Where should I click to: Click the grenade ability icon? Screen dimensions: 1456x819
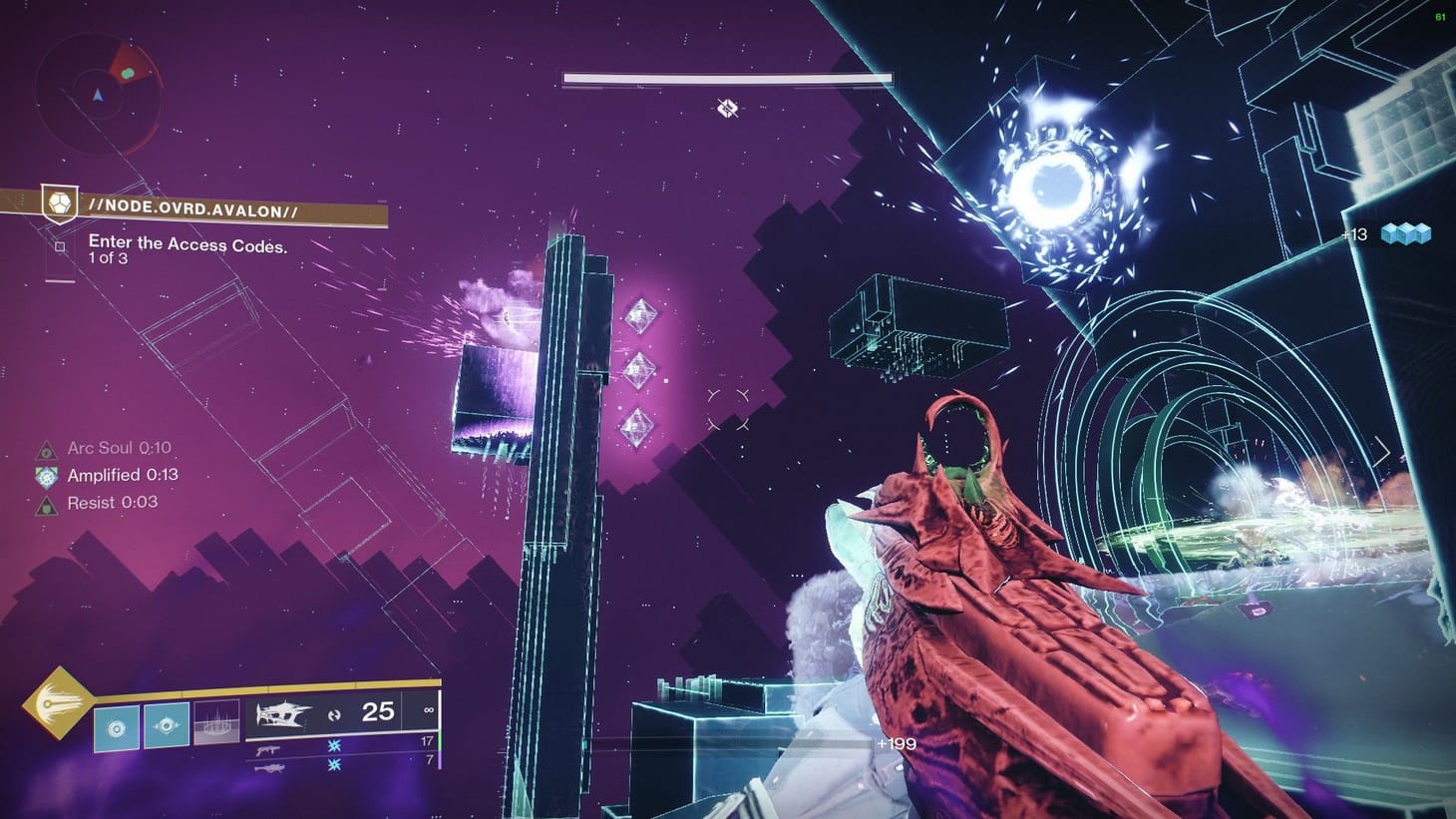pyautogui.click(x=117, y=727)
